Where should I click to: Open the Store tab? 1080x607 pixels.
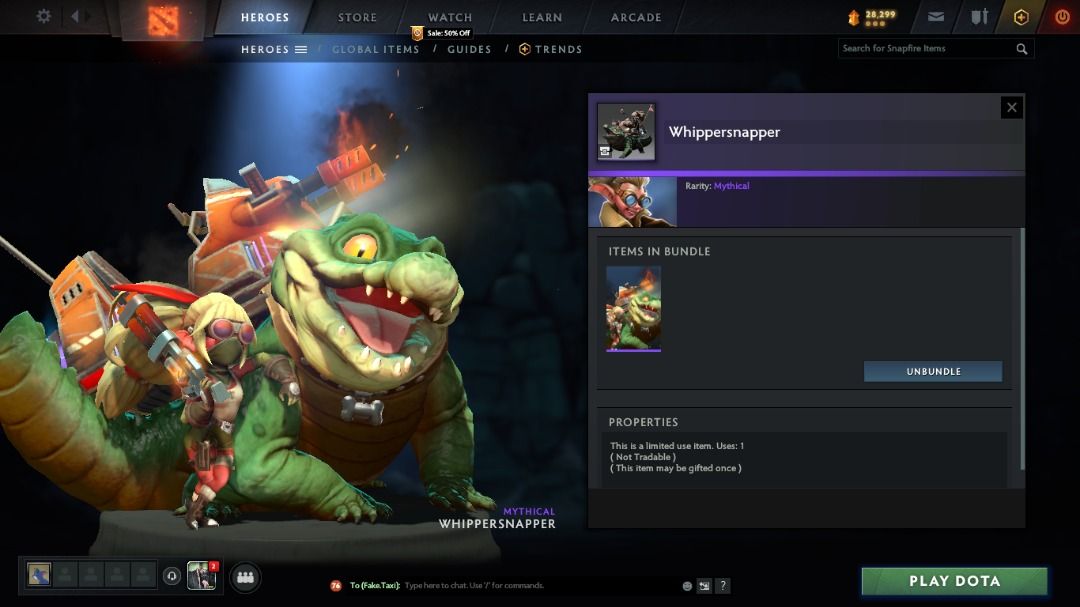(x=357, y=17)
